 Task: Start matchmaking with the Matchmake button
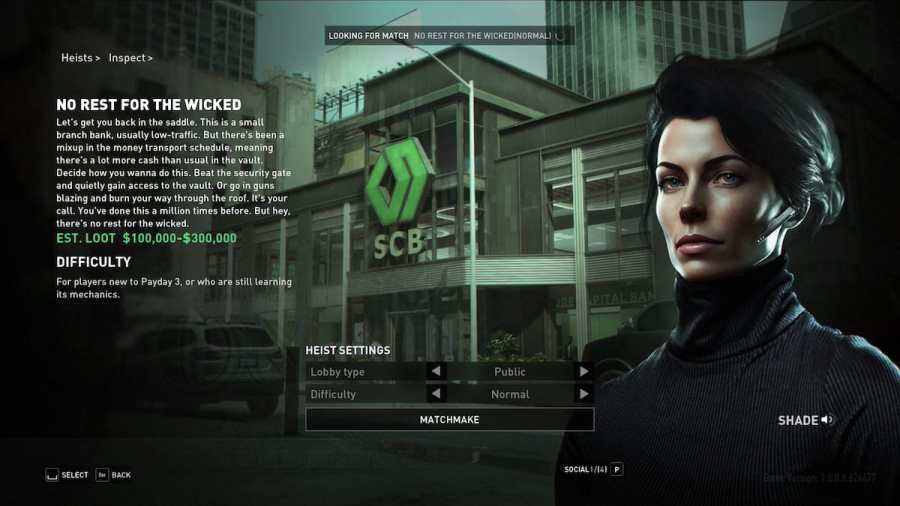tap(449, 420)
